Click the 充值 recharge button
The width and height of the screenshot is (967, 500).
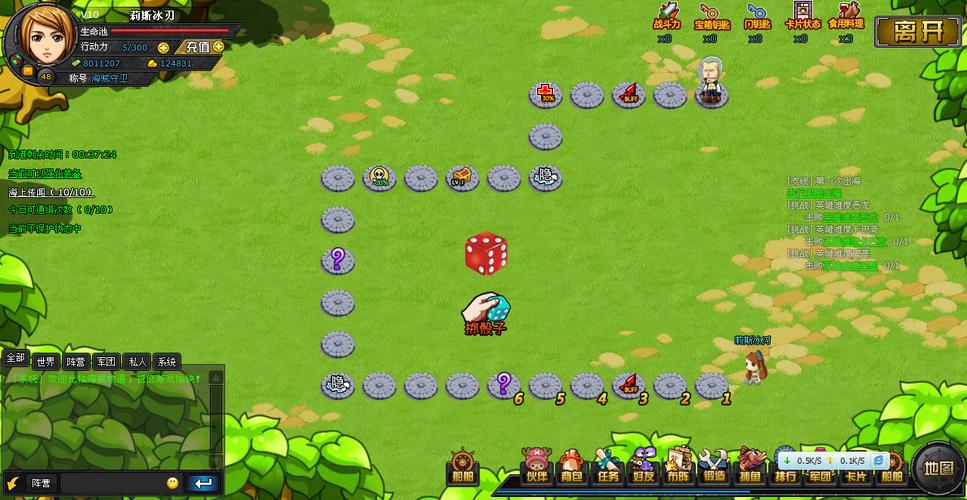tap(198, 47)
